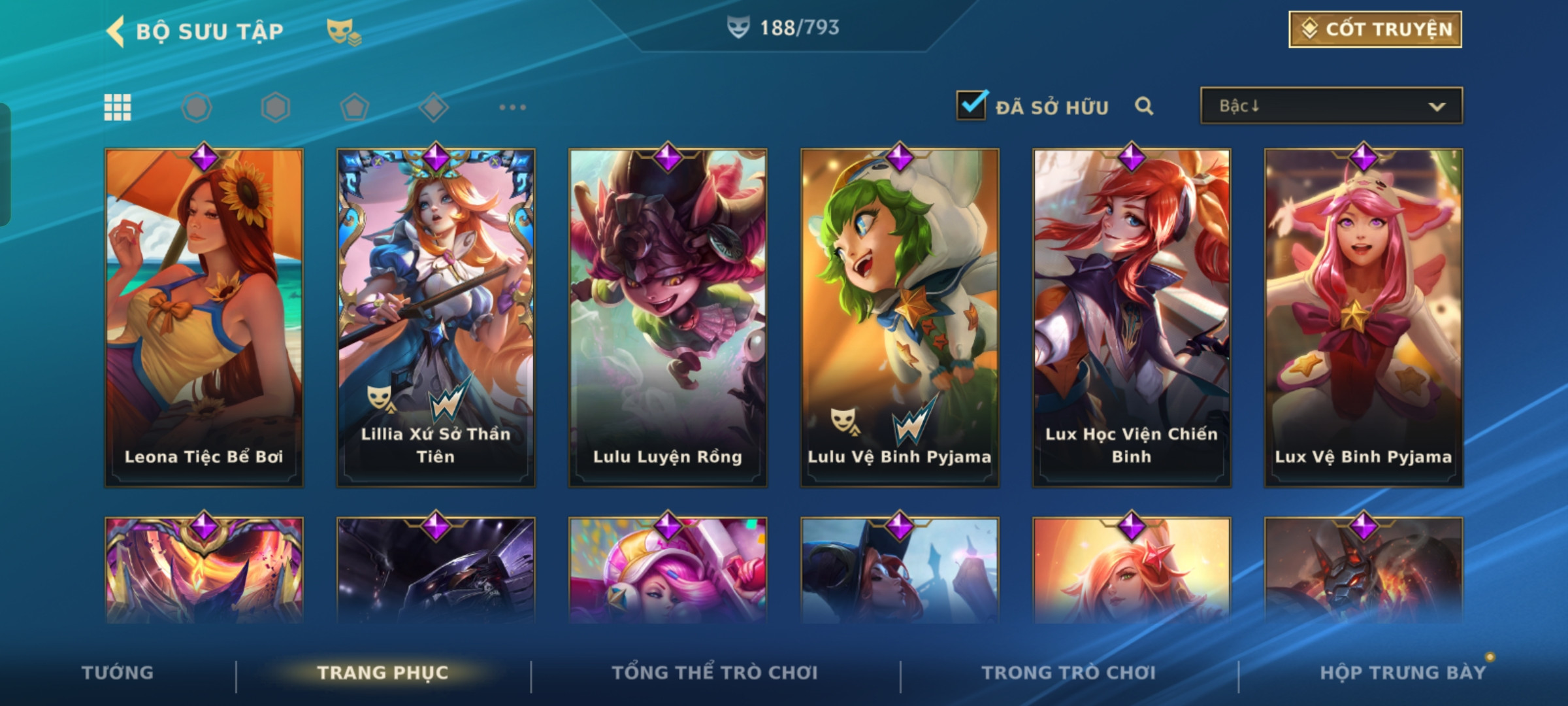
Task: Switch to the Tướng tab
Action: 118,673
